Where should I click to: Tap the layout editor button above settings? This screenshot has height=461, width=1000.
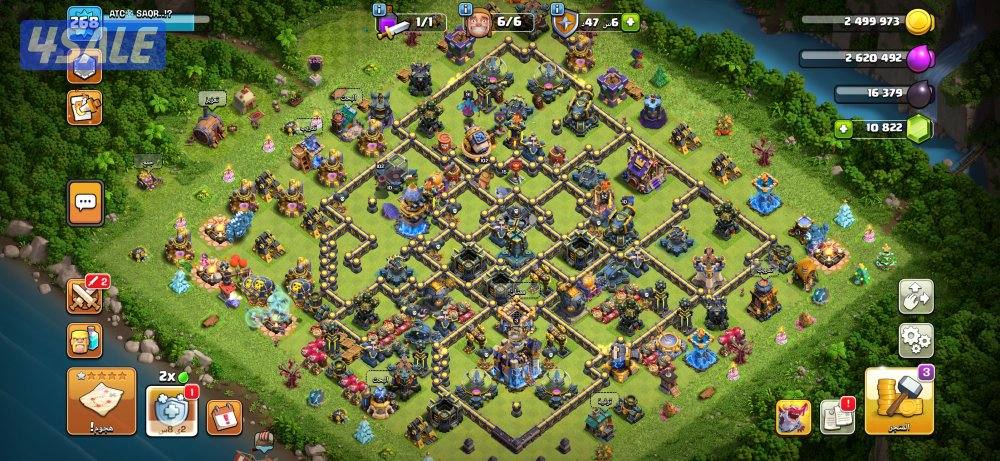click(x=916, y=296)
